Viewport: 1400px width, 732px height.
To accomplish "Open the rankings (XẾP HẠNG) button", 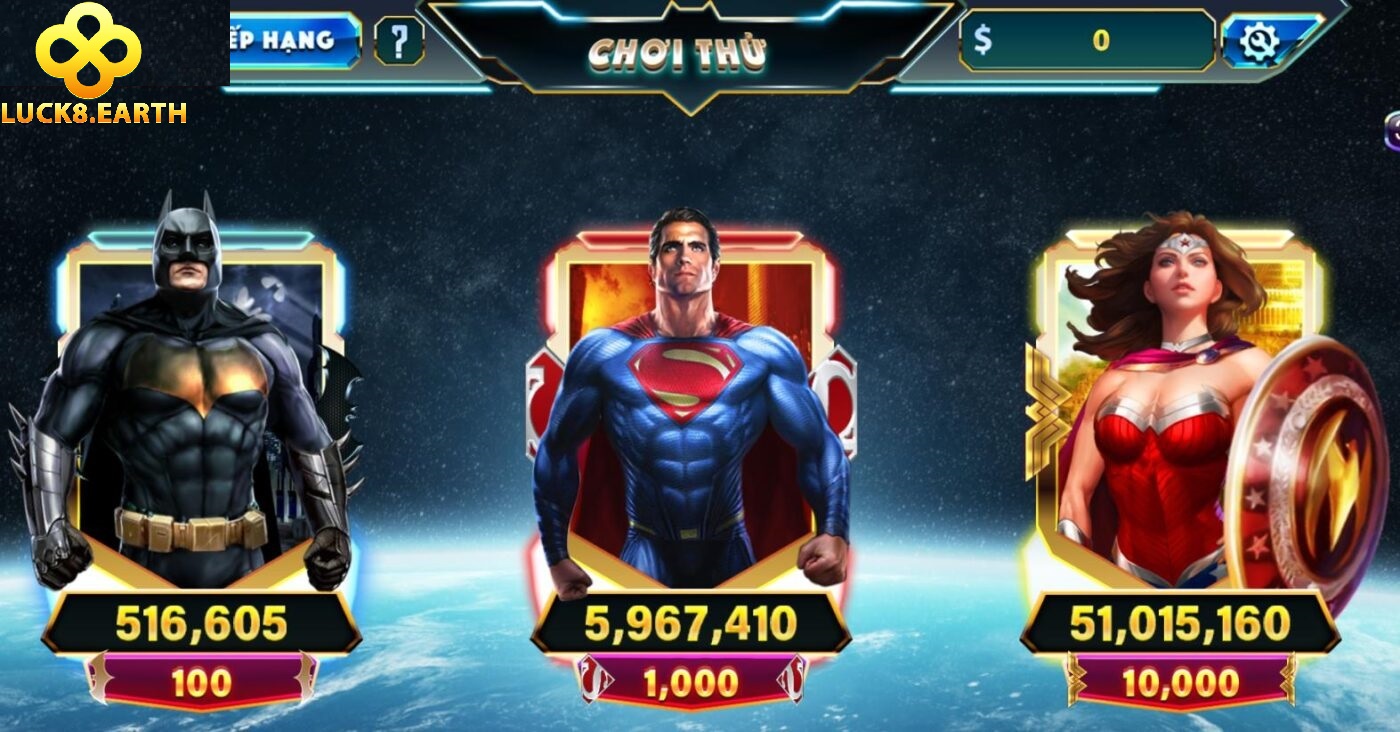I will [x=294, y=41].
